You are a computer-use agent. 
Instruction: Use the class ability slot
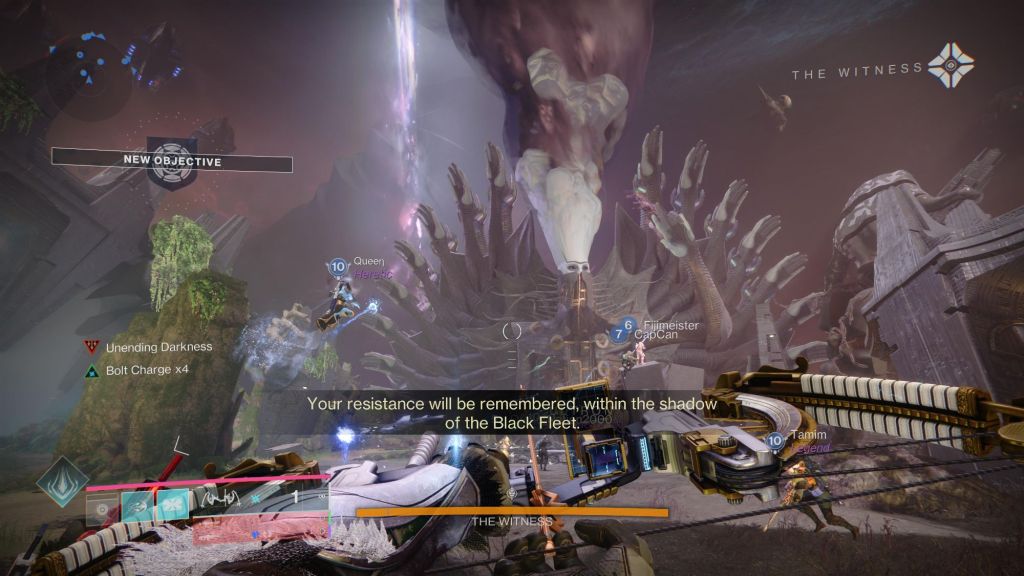(172, 508)
